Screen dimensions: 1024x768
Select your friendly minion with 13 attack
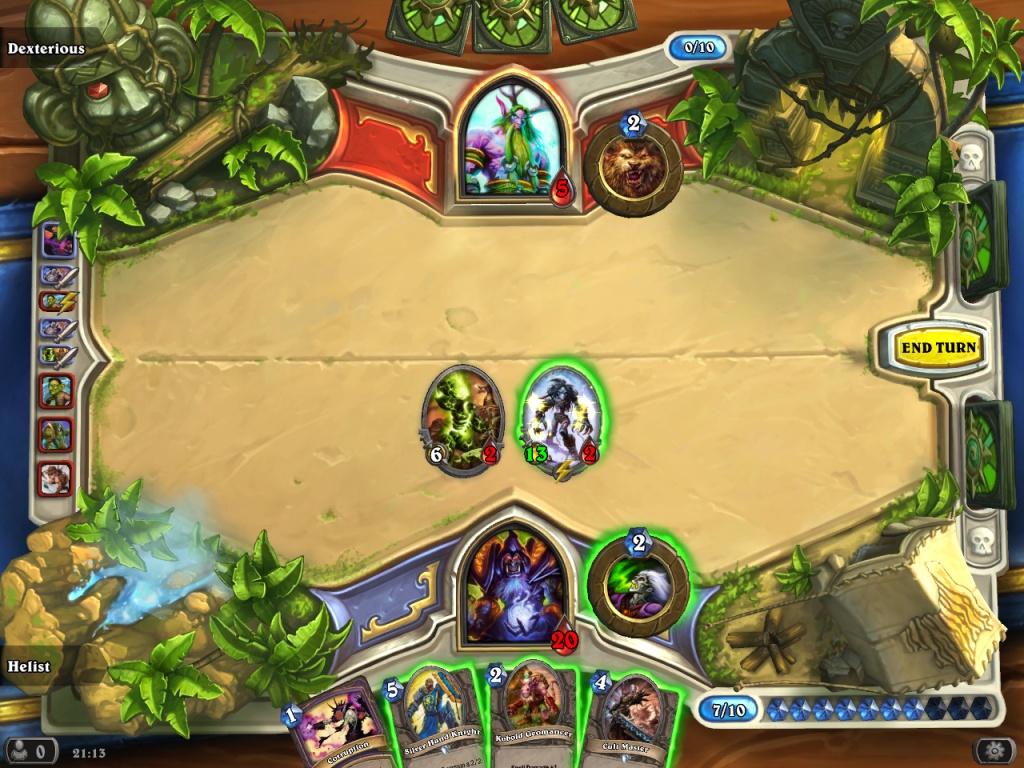561,420
